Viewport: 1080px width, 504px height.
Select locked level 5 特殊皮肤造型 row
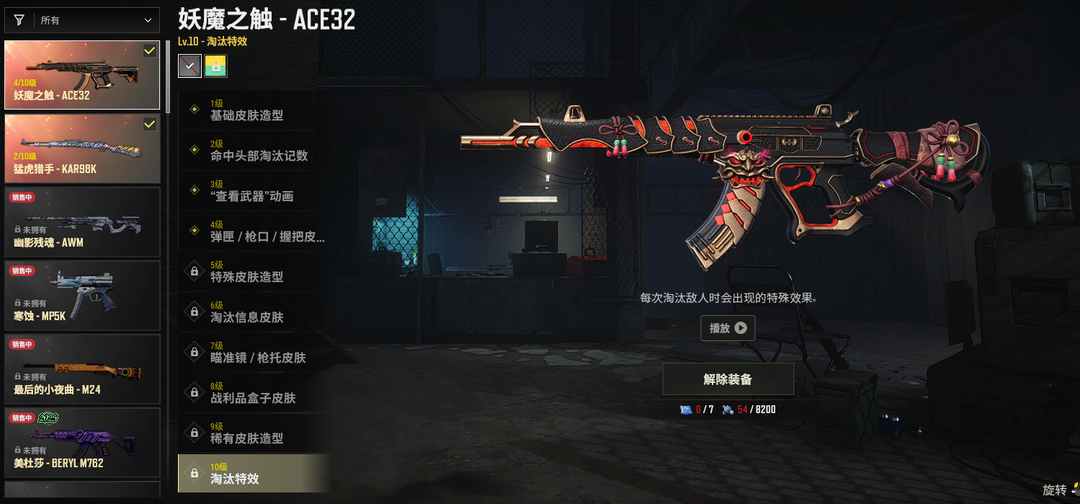click(255, 271)
